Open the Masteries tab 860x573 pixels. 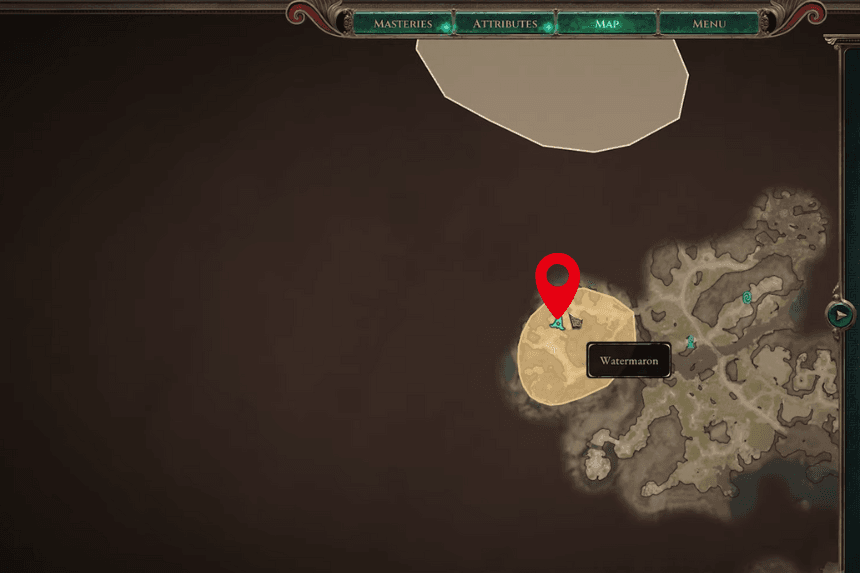pos(403,23)
